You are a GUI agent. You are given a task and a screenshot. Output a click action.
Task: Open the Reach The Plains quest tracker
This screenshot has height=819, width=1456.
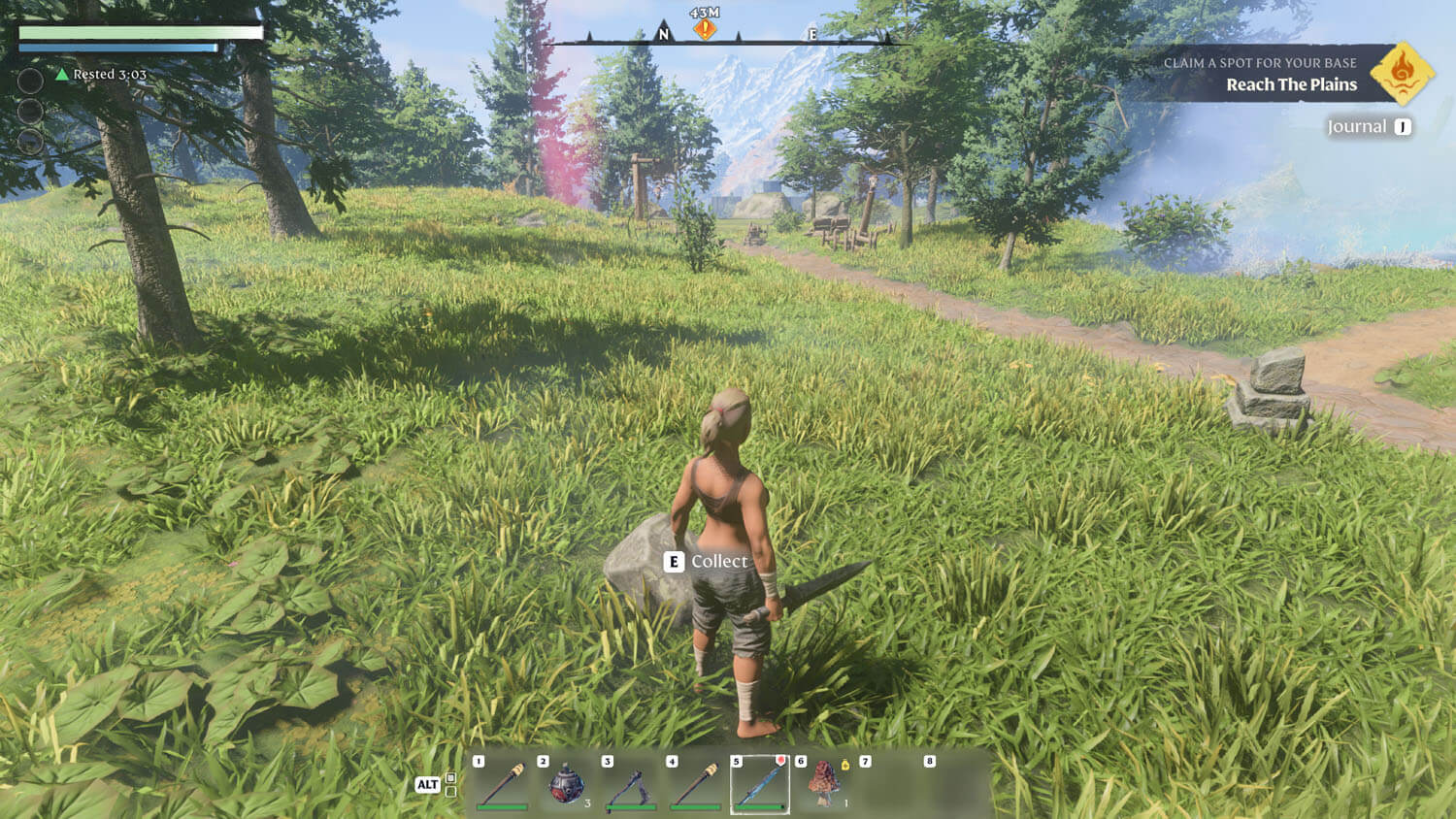1290,84
